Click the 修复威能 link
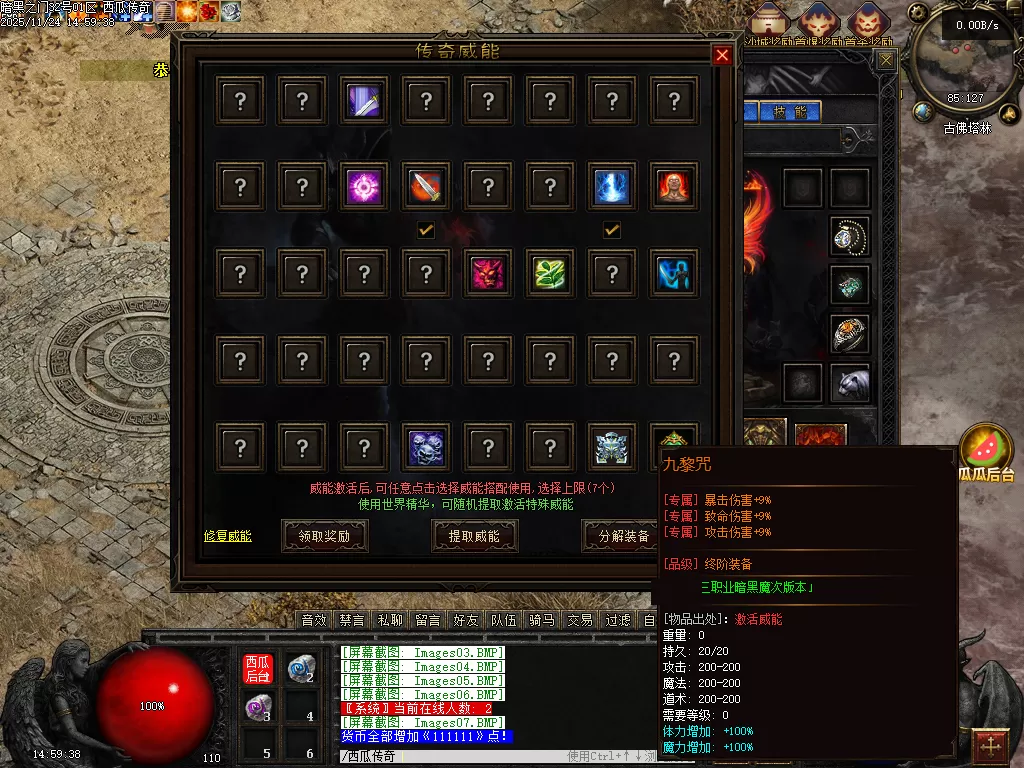The height and width of the screenshot is (768, 1024). click(x=227, y=536)
